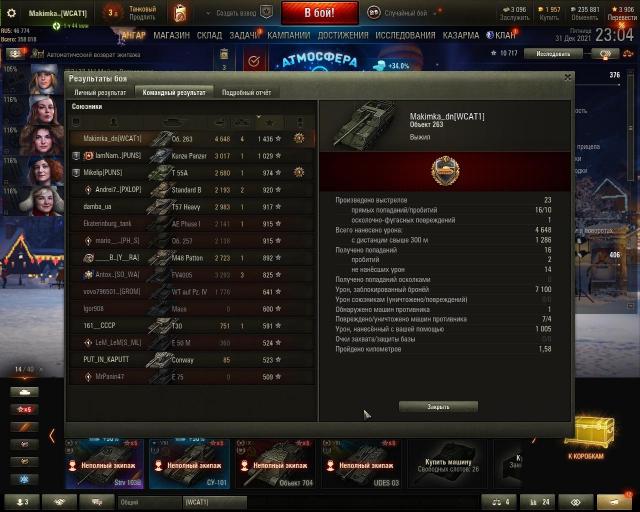Click the Создать взвод platoon button
This screenshot has height=512, width=640.
coord(238,12)
